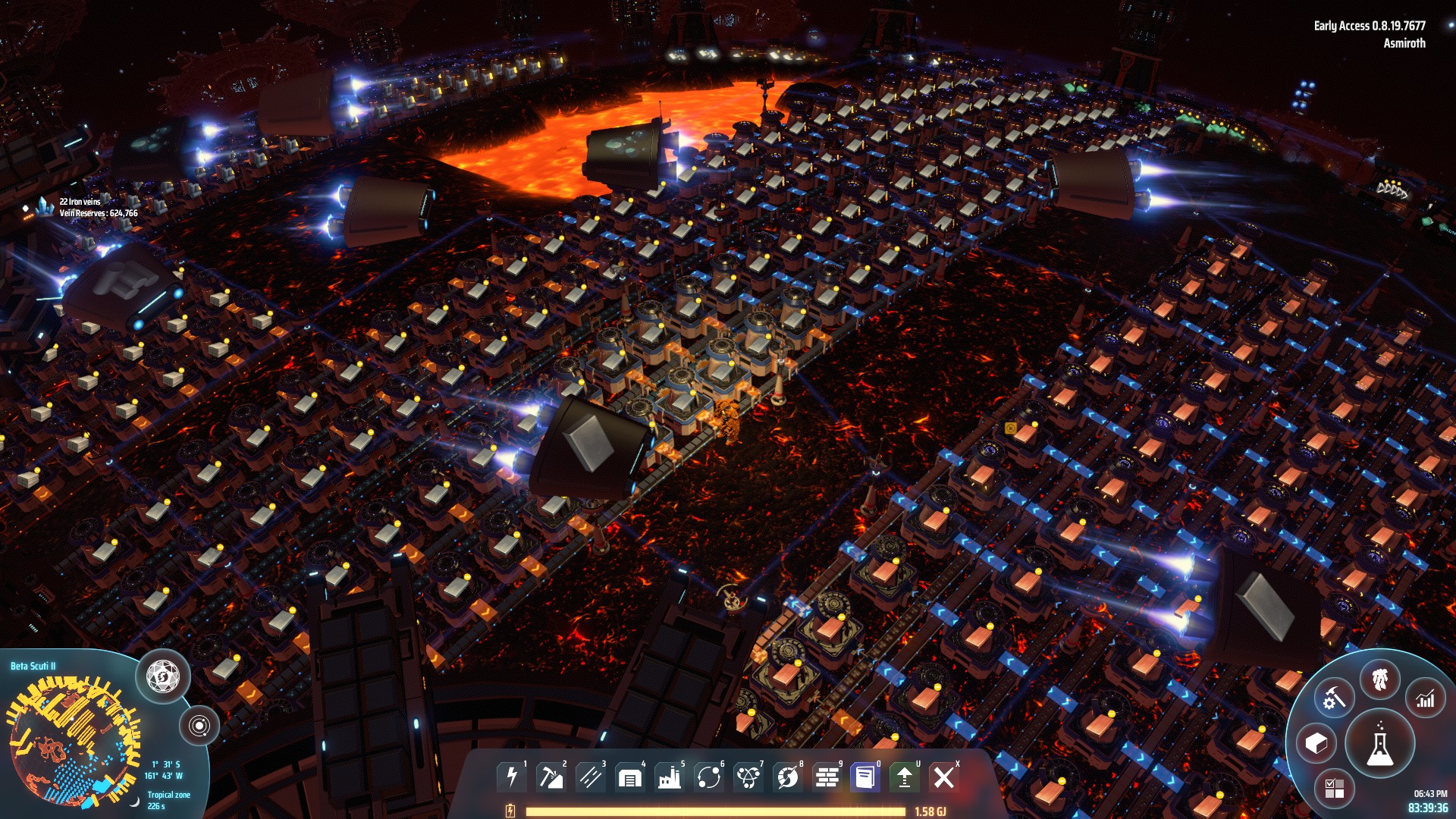Show the production statistics chart panel

(x=1426, y=698)
